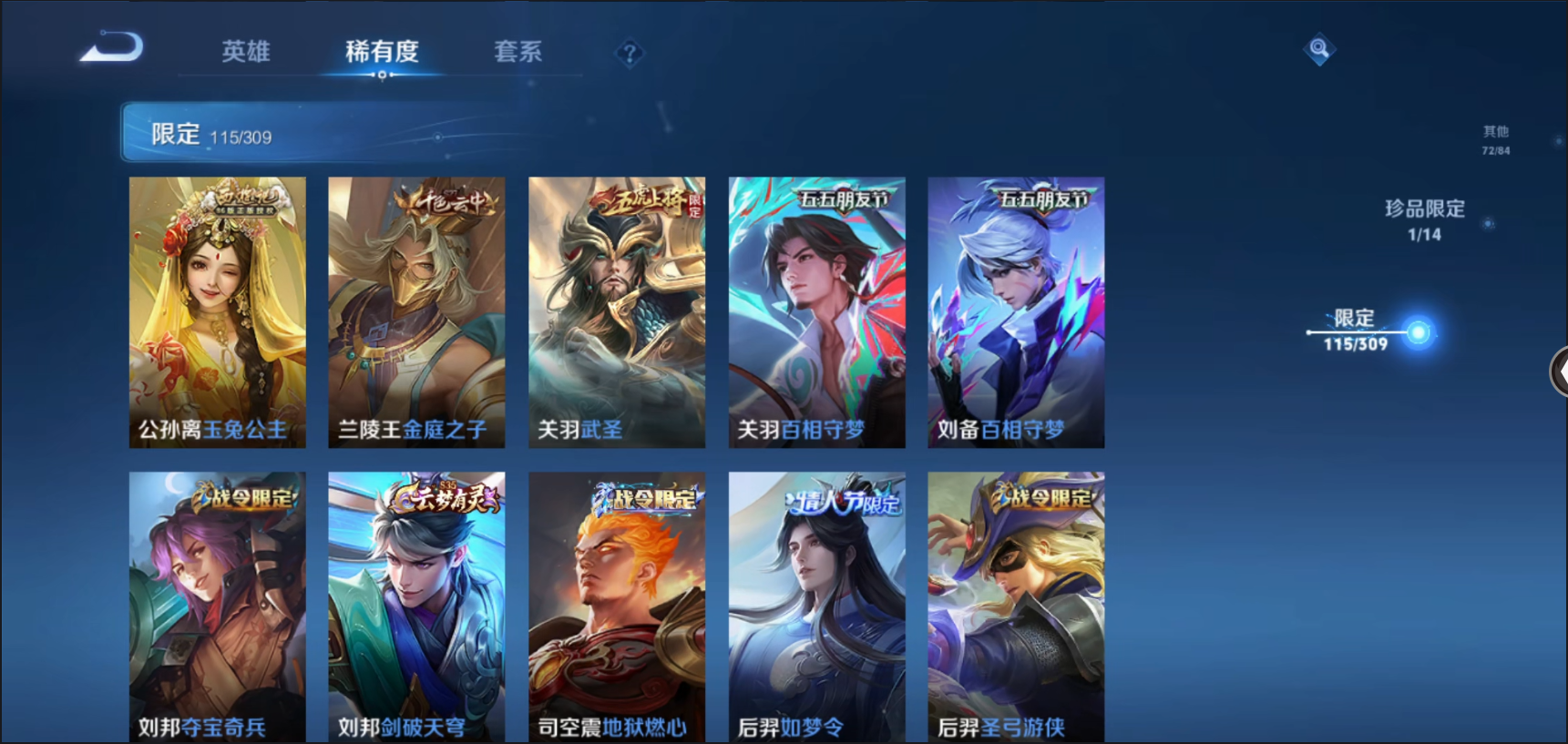The width and height of the screenshot is (1568, 744).
Task: Open the magnifier search icon
Action: click(x=1318, y=48)
